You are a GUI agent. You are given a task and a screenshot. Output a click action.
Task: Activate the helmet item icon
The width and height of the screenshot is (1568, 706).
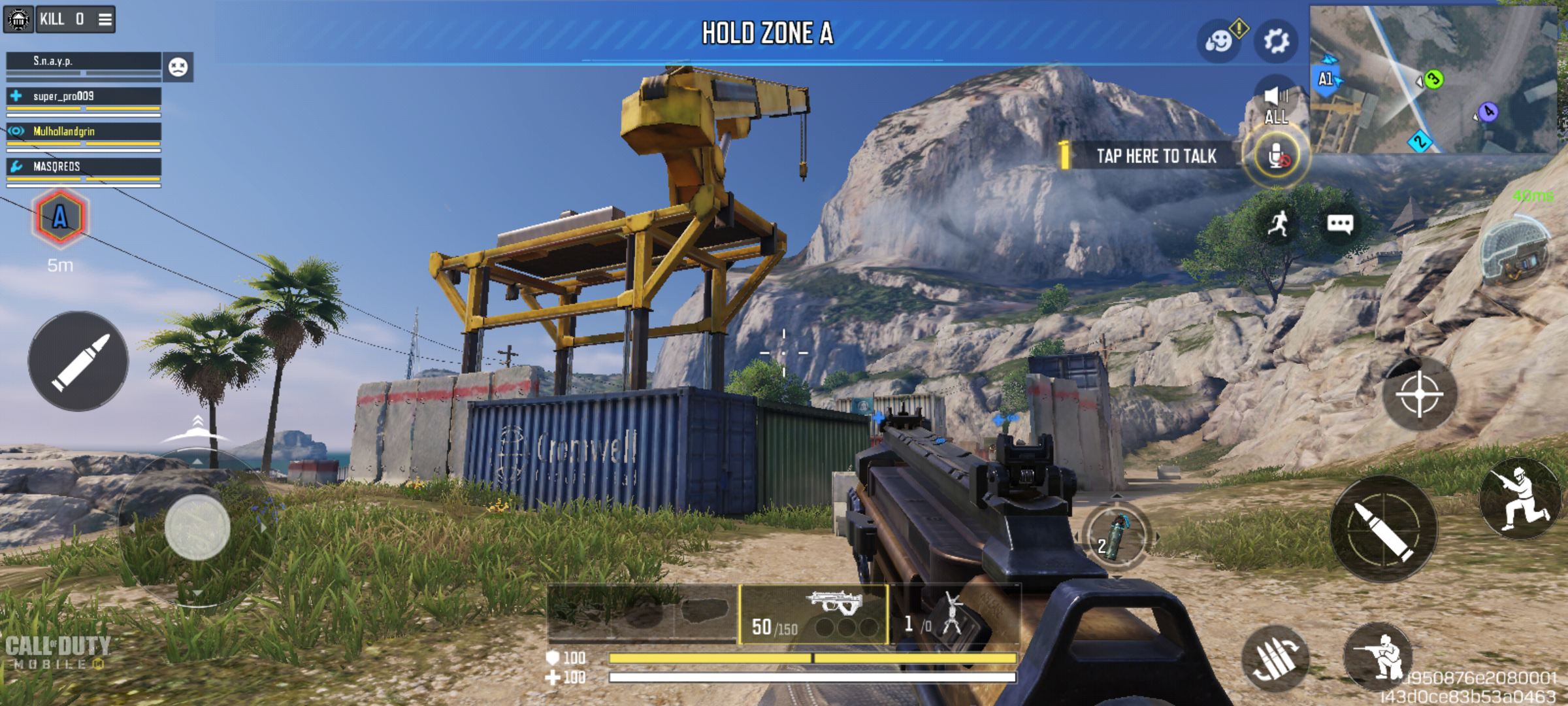pyautogui.click(x=1514, y=253)
